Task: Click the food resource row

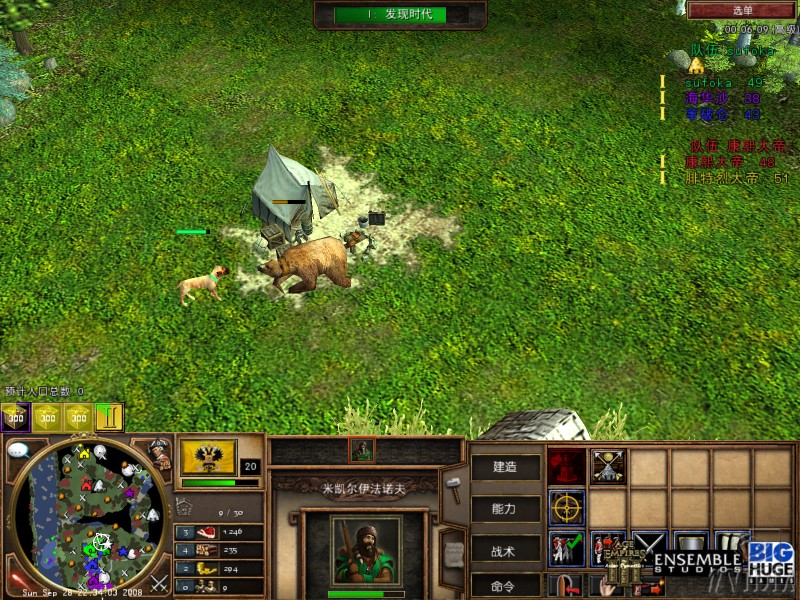Action: [219, 533]
